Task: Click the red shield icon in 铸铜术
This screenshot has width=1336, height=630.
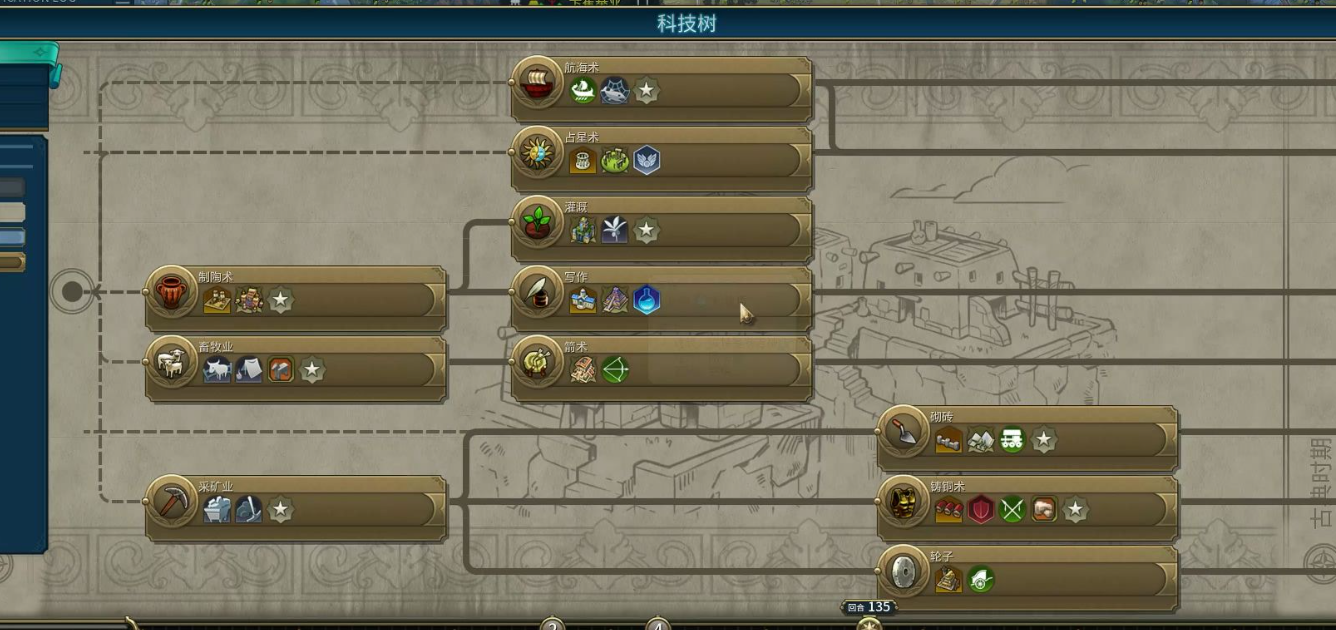Action: [x=981, y=510]
